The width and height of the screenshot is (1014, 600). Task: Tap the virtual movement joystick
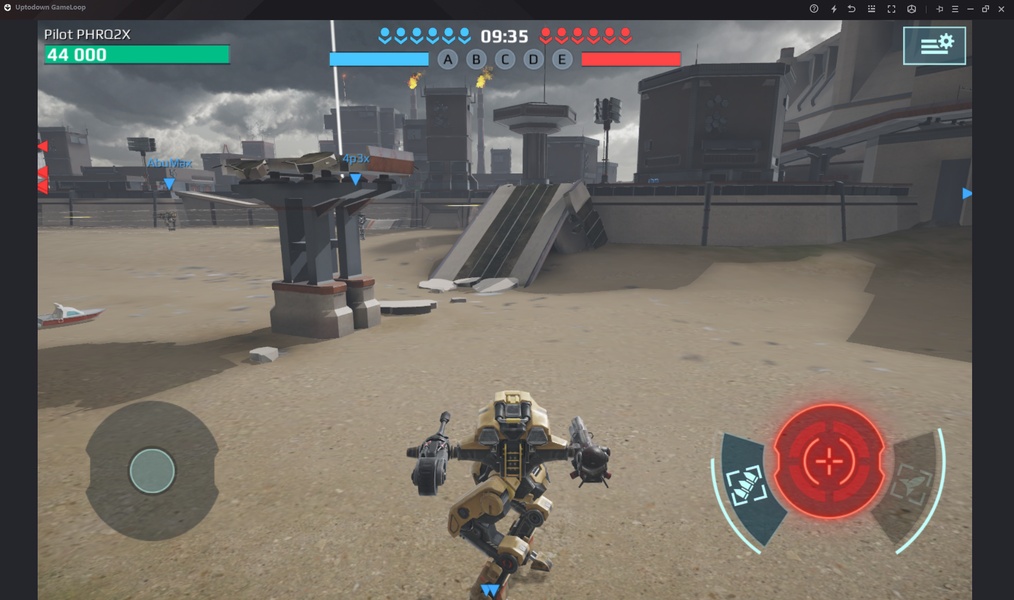[x=152, y=470]
